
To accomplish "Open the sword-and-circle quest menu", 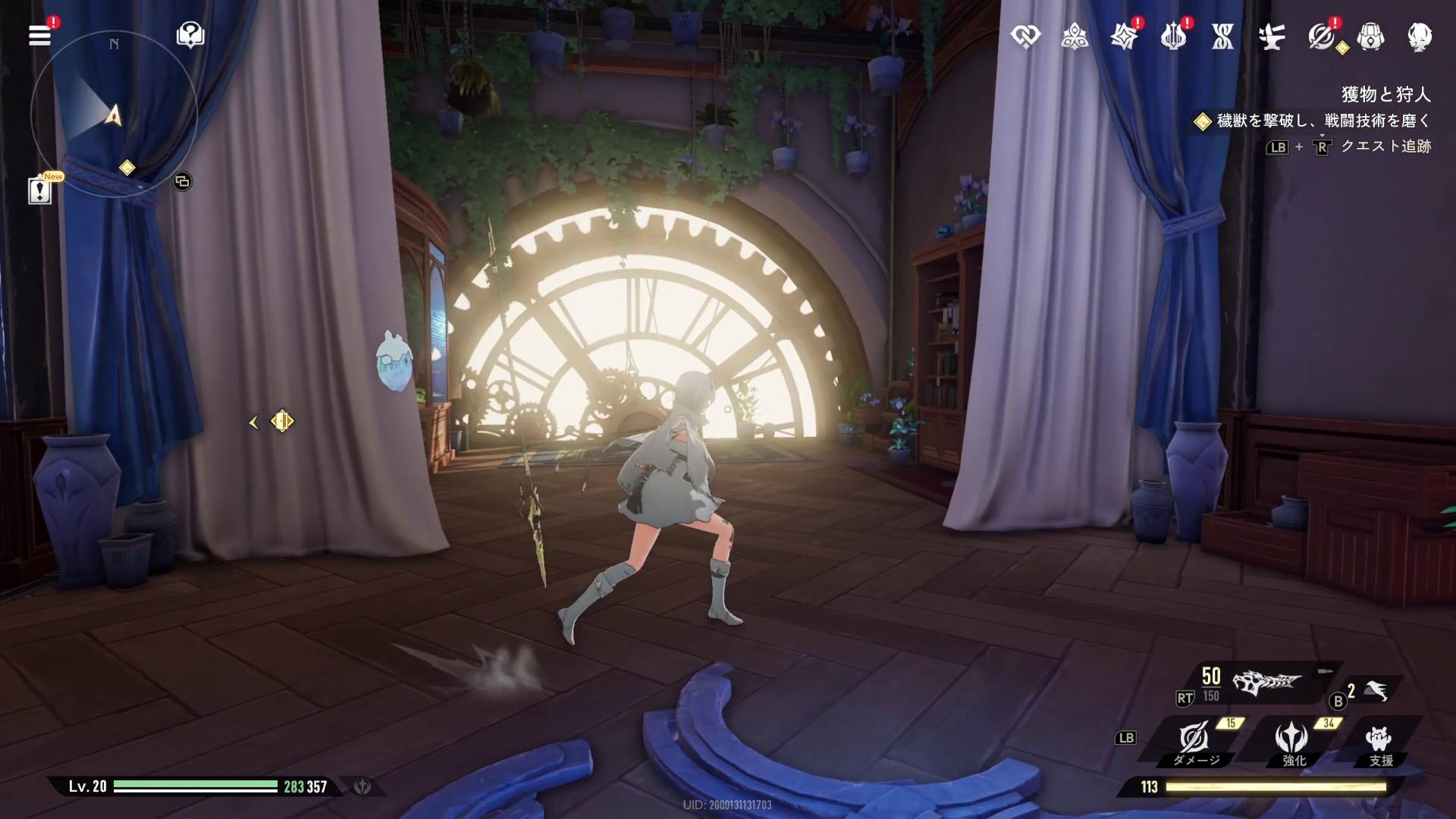I will point(1321,36).
